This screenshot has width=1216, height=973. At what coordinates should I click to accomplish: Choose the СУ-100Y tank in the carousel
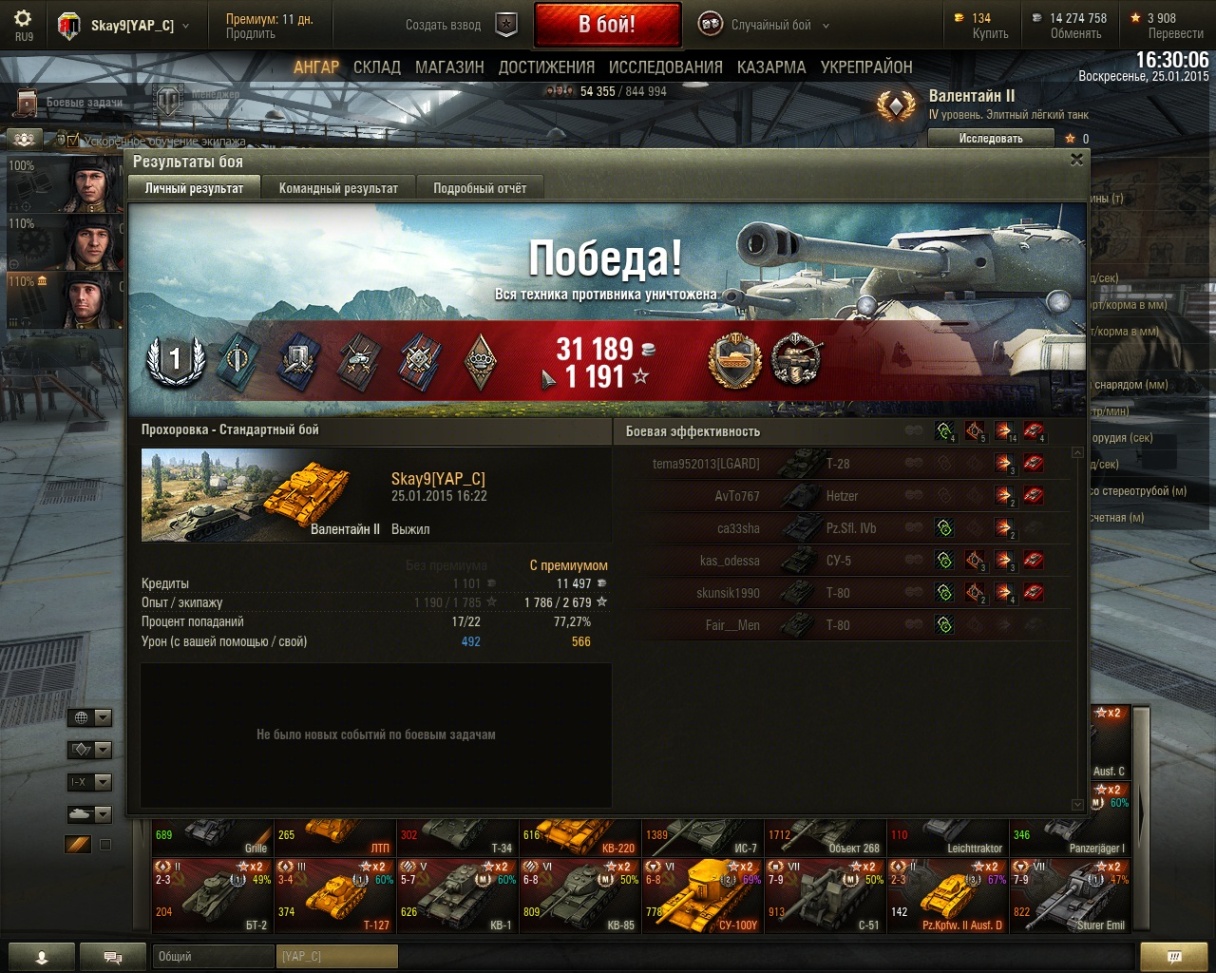702,893
